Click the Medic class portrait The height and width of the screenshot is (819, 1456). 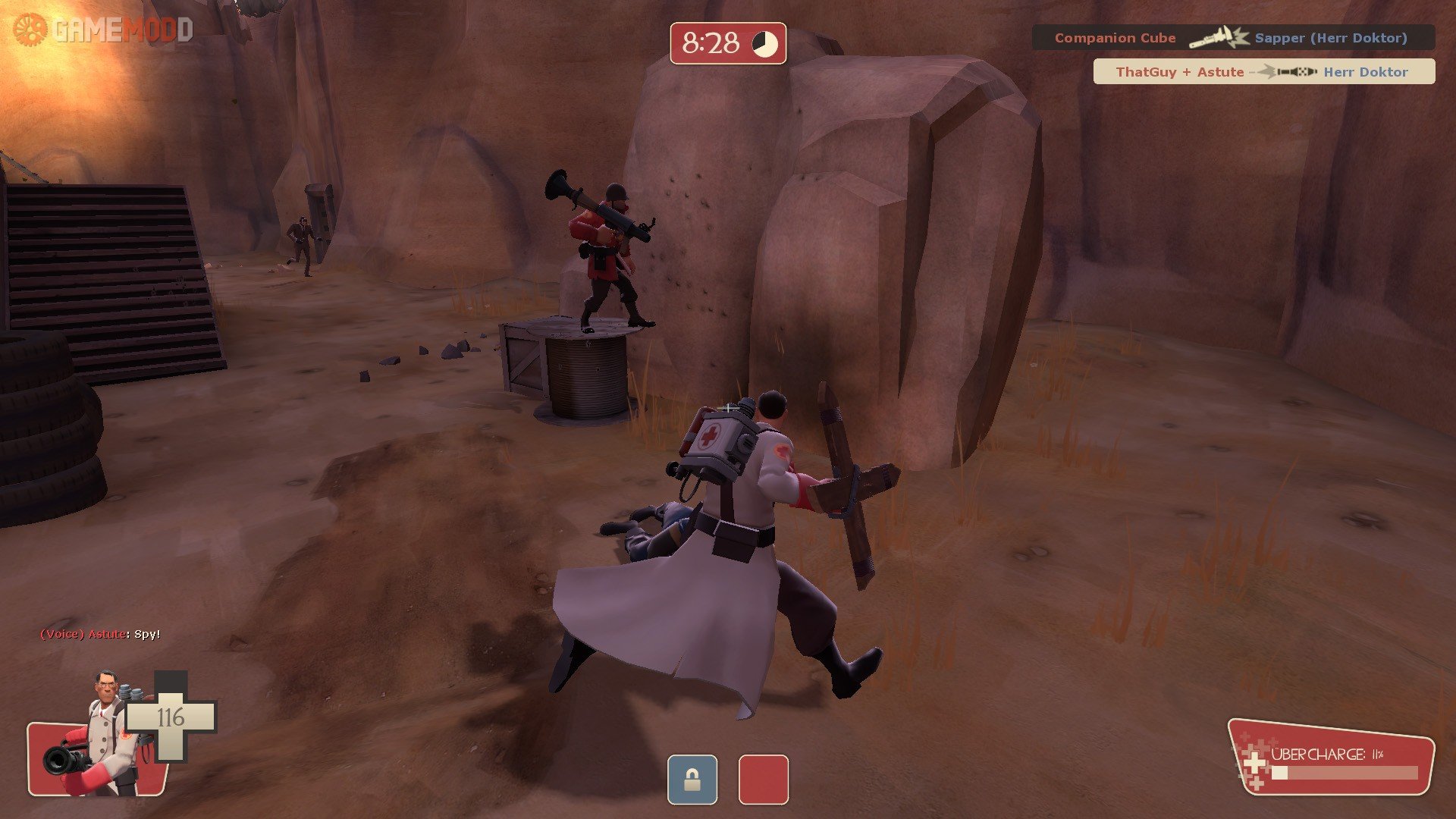coord(99,736)
